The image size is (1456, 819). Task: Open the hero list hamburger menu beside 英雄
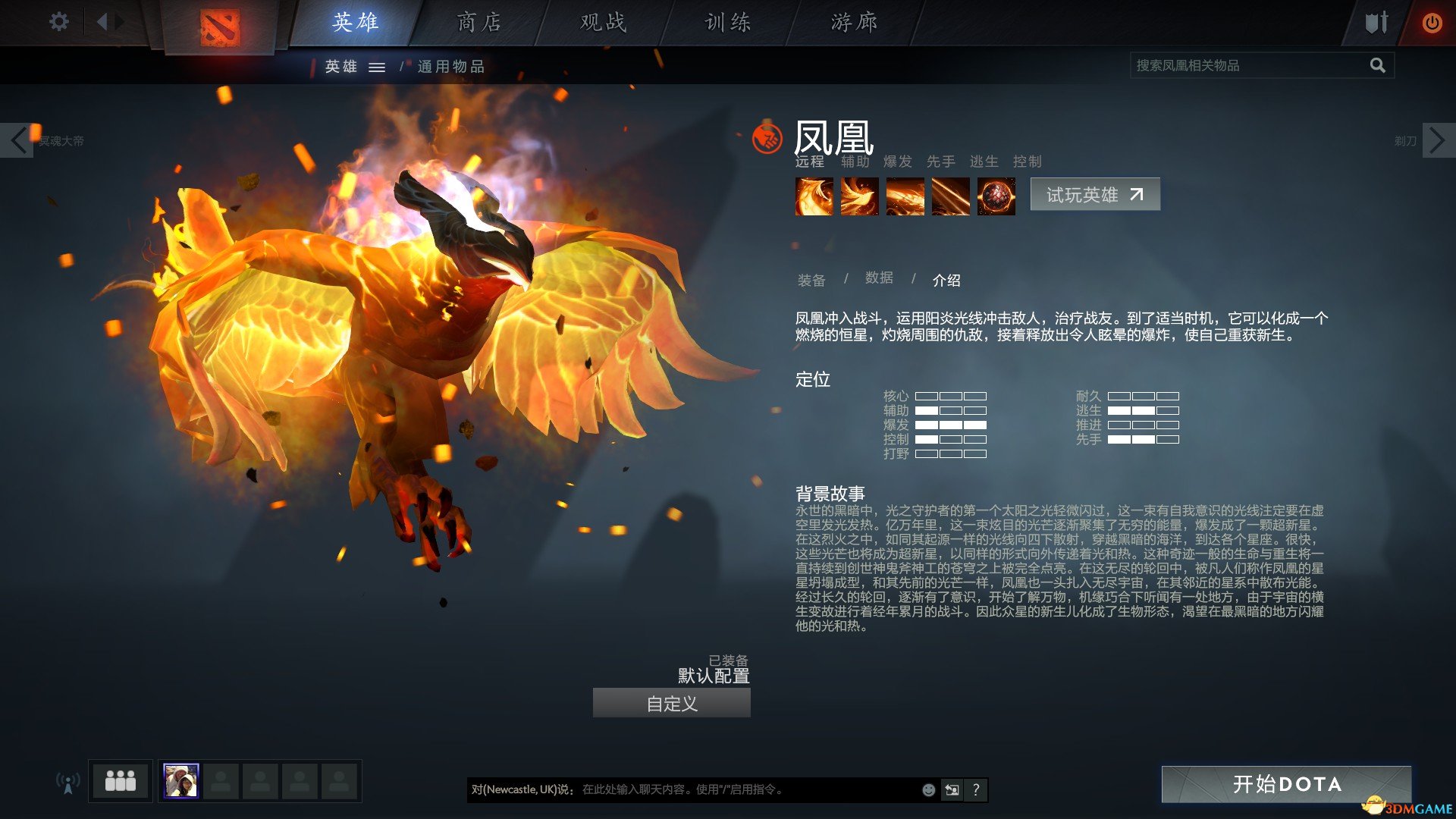point(377,67)
